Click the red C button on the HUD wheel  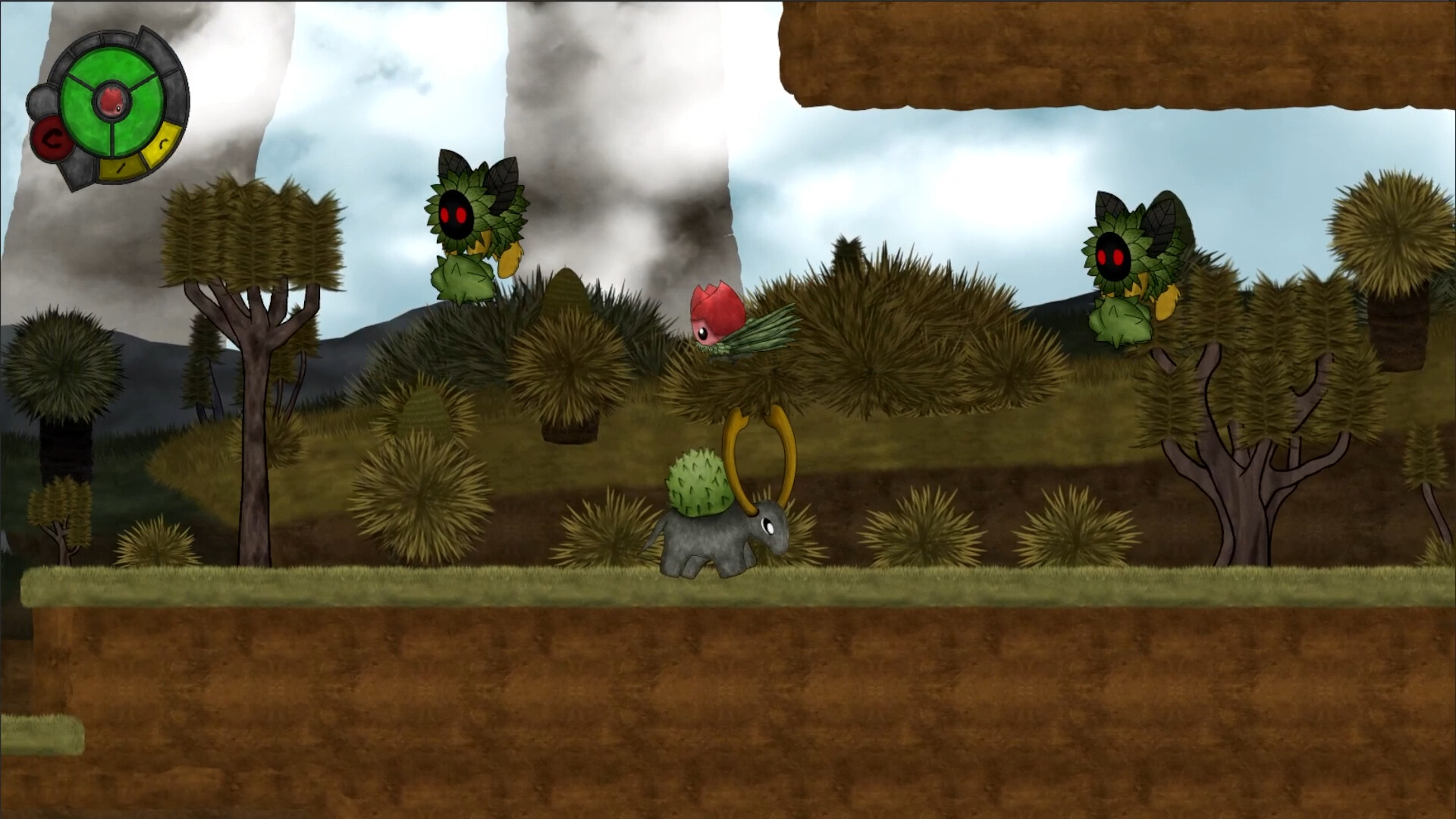click(52, 138)
